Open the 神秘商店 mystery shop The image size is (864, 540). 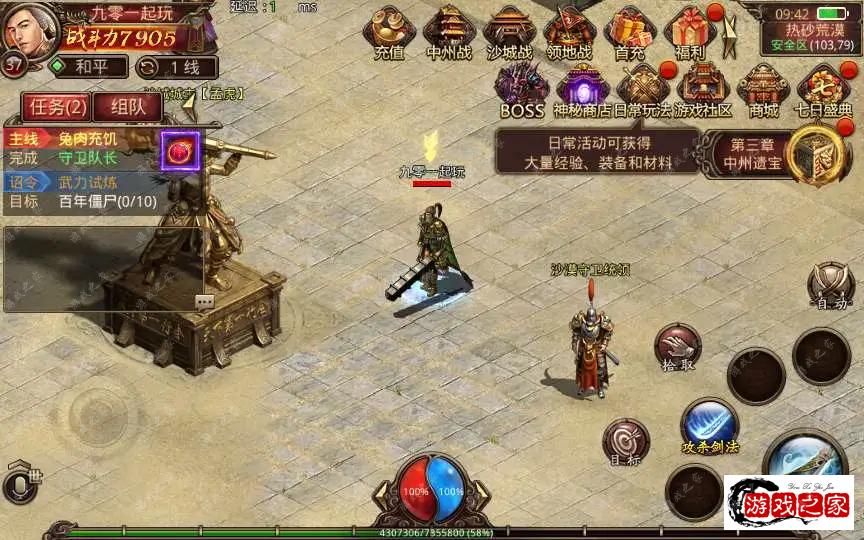[583, 90]
